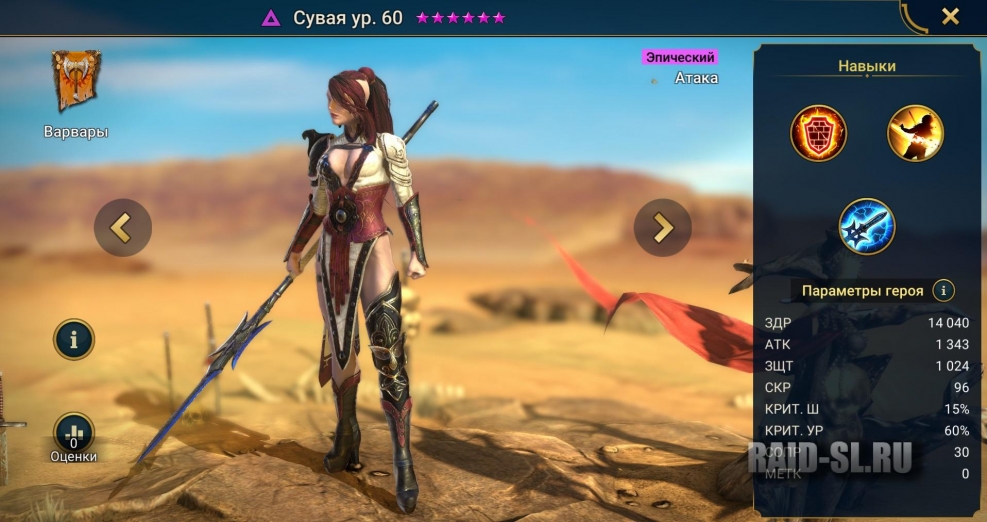
Task: Open the hero info round button
Action: click(x=74, y=340)
